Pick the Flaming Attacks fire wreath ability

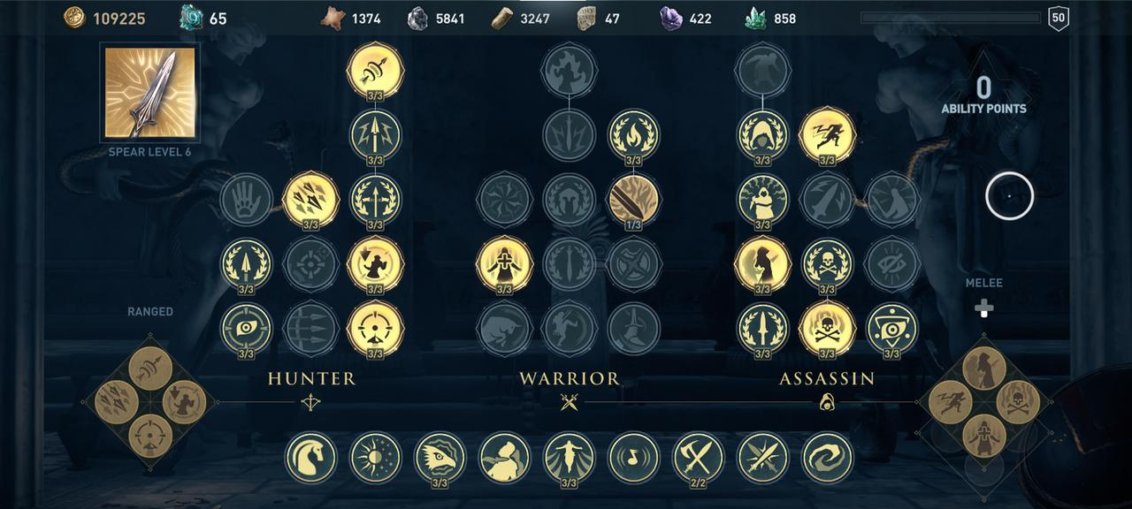tap(634, 135)
